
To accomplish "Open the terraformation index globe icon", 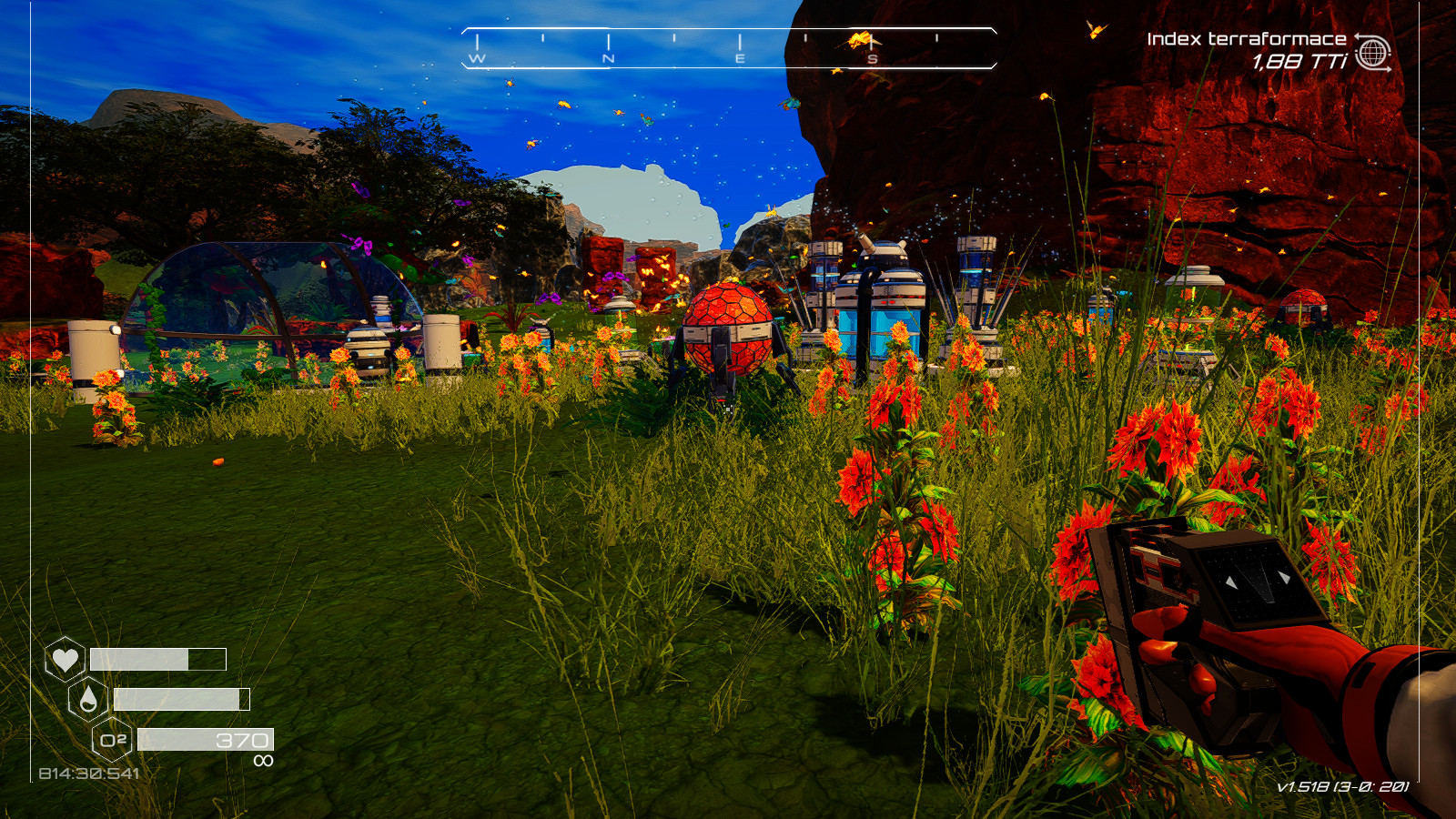I will coord(1373,53).
